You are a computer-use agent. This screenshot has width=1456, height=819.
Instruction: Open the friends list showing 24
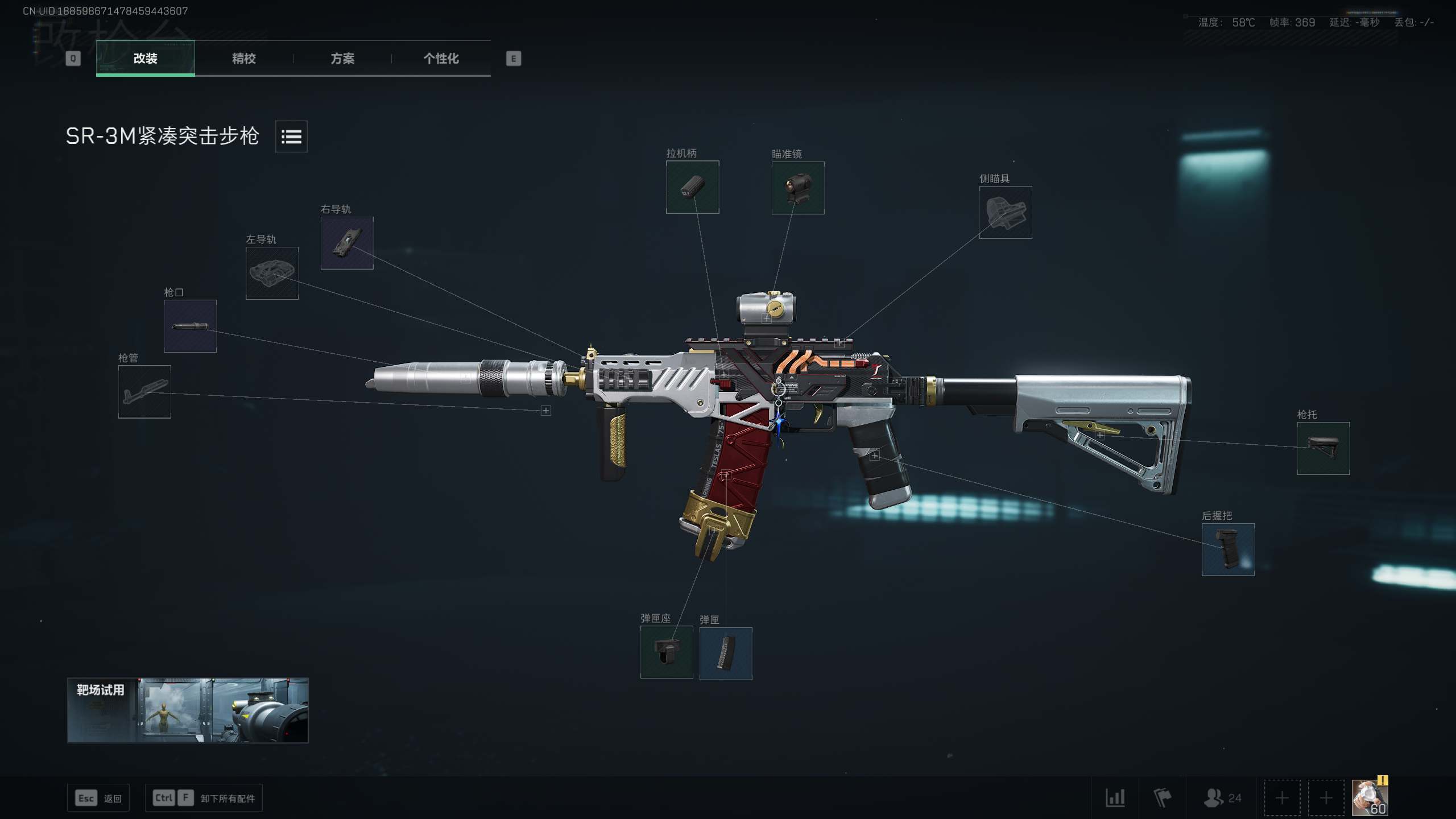(x=1222, y=797)
